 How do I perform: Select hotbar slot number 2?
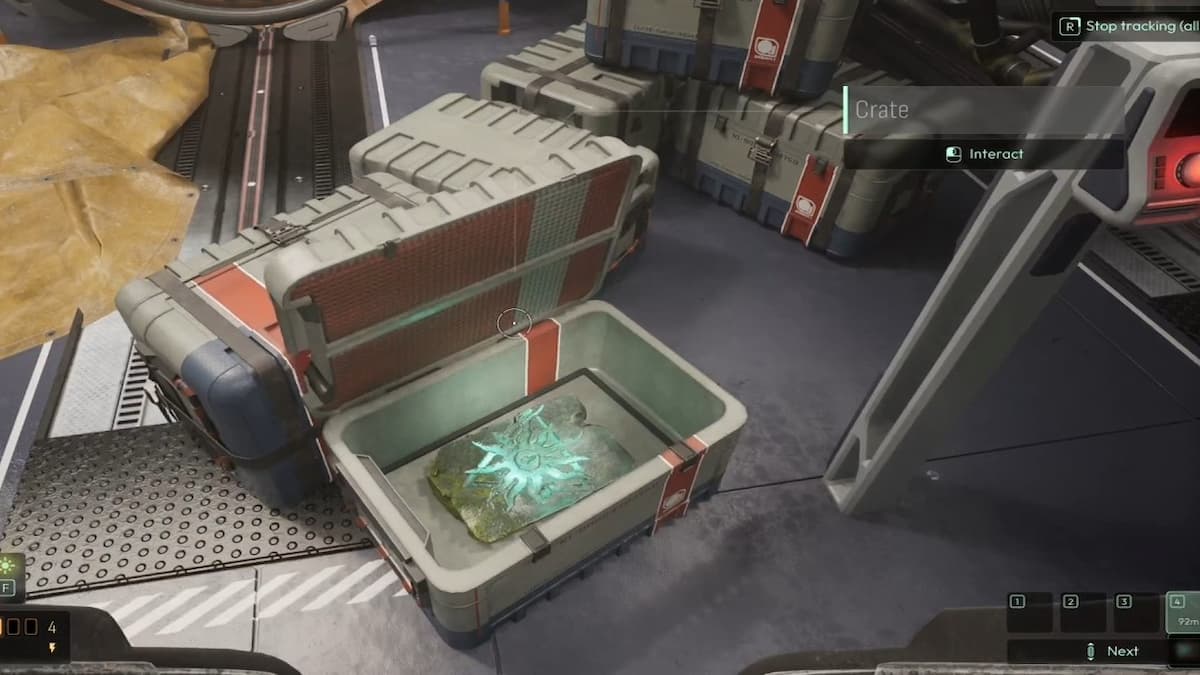1083,612
